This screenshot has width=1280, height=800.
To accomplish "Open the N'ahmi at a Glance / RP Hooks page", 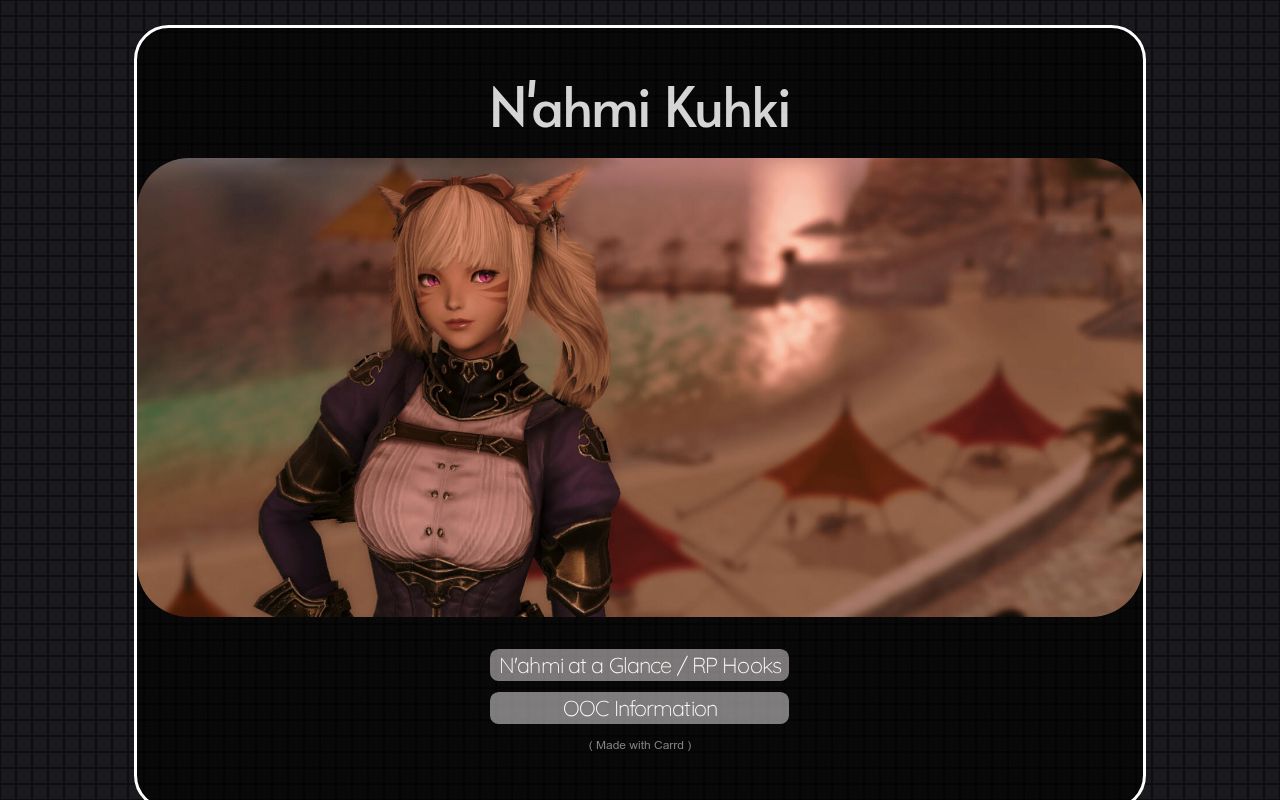I will (638, 665).
